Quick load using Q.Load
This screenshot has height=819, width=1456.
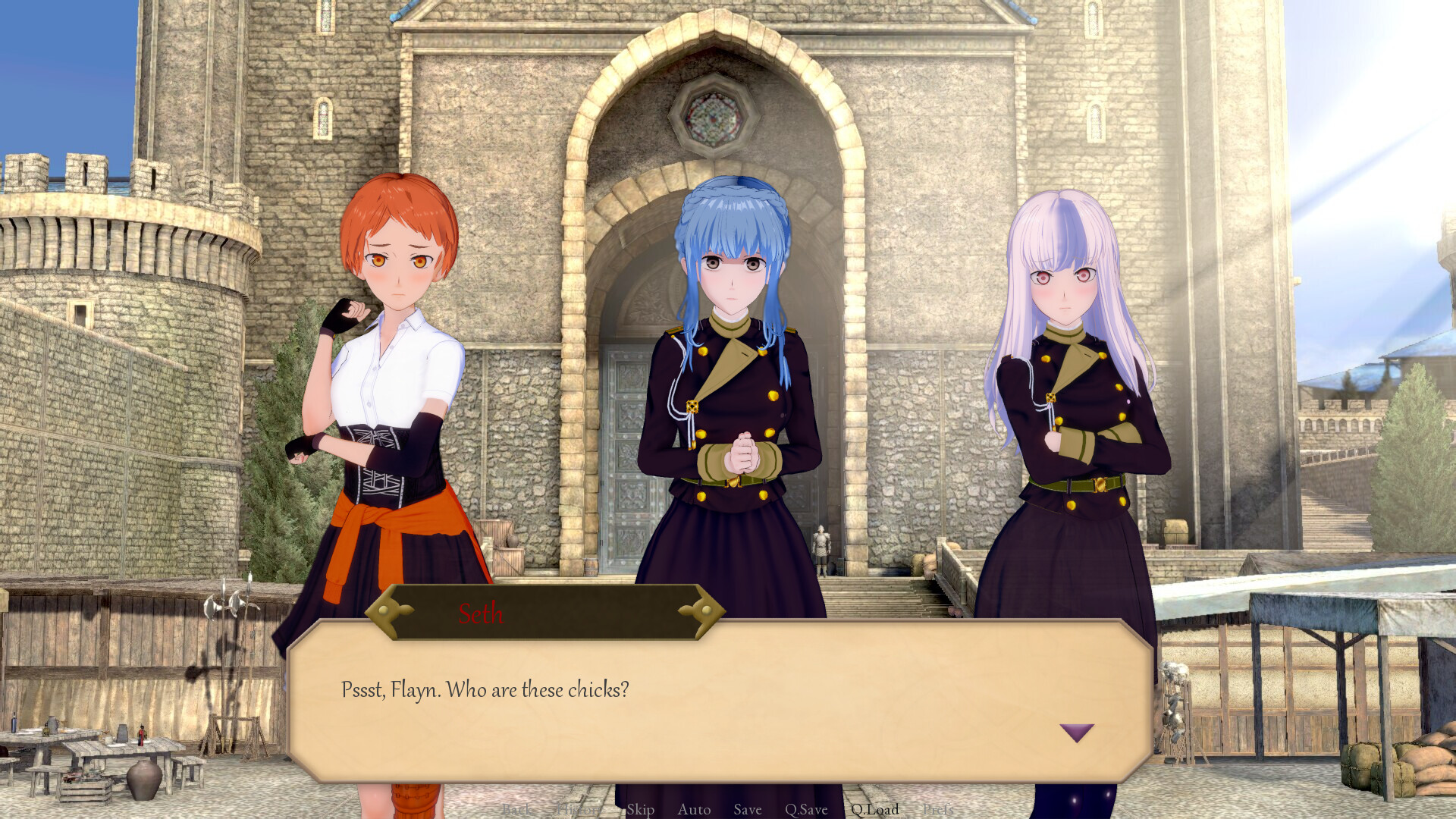coord(874,810)
